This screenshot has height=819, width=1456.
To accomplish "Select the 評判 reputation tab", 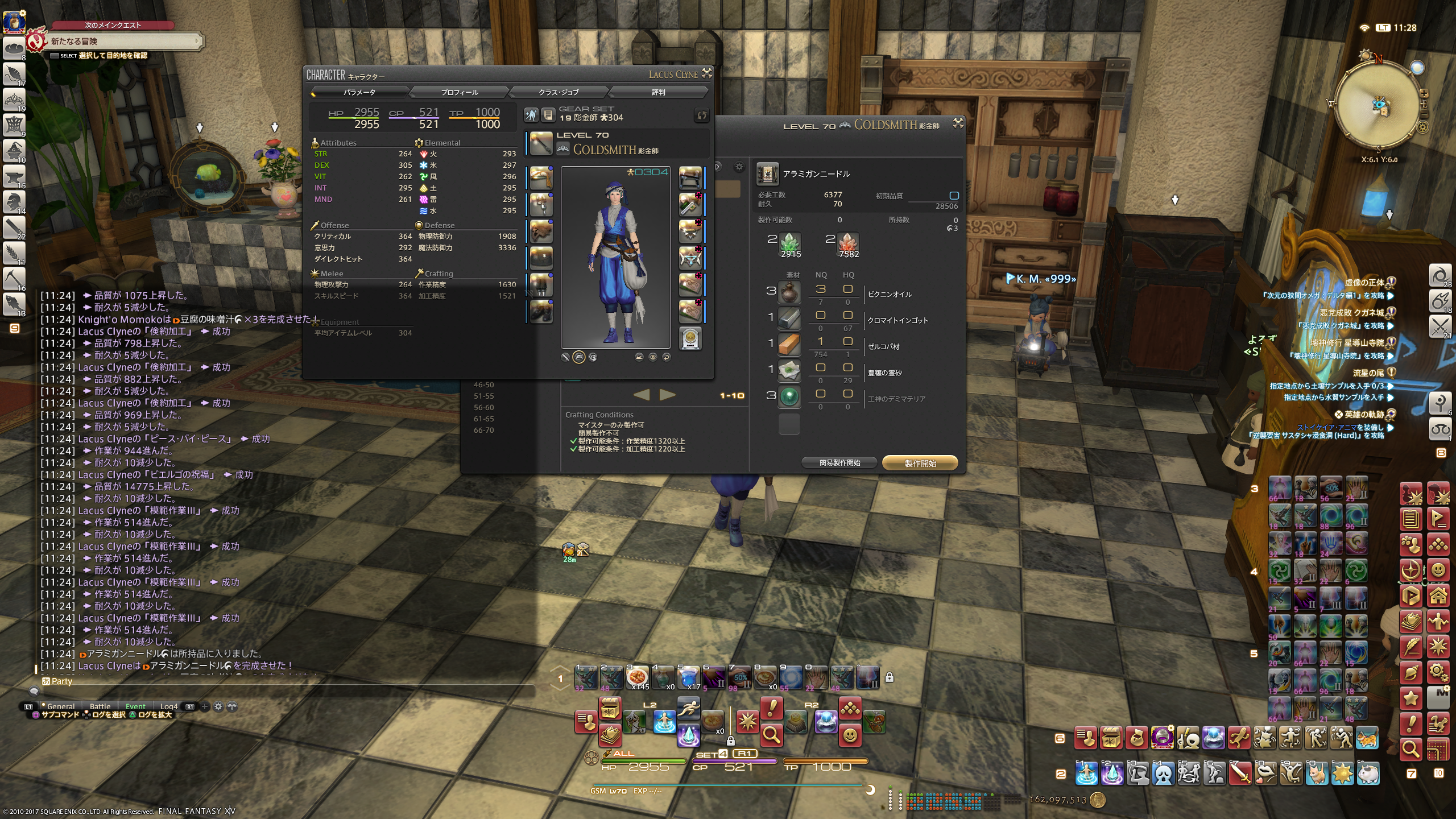I will 658,92.
